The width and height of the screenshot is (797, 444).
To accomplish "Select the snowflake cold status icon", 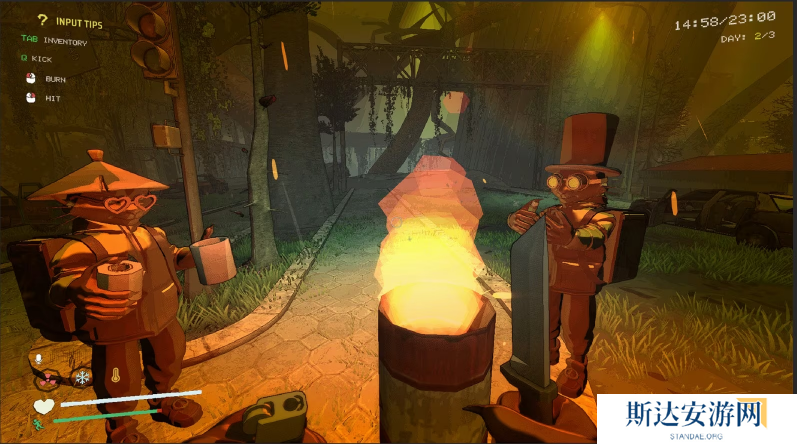I will [x=80, y=377].
